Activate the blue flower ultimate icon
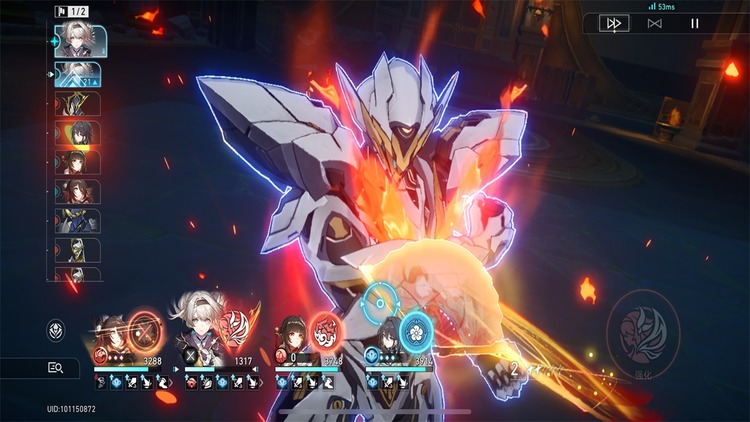 (x=414, y=330)
